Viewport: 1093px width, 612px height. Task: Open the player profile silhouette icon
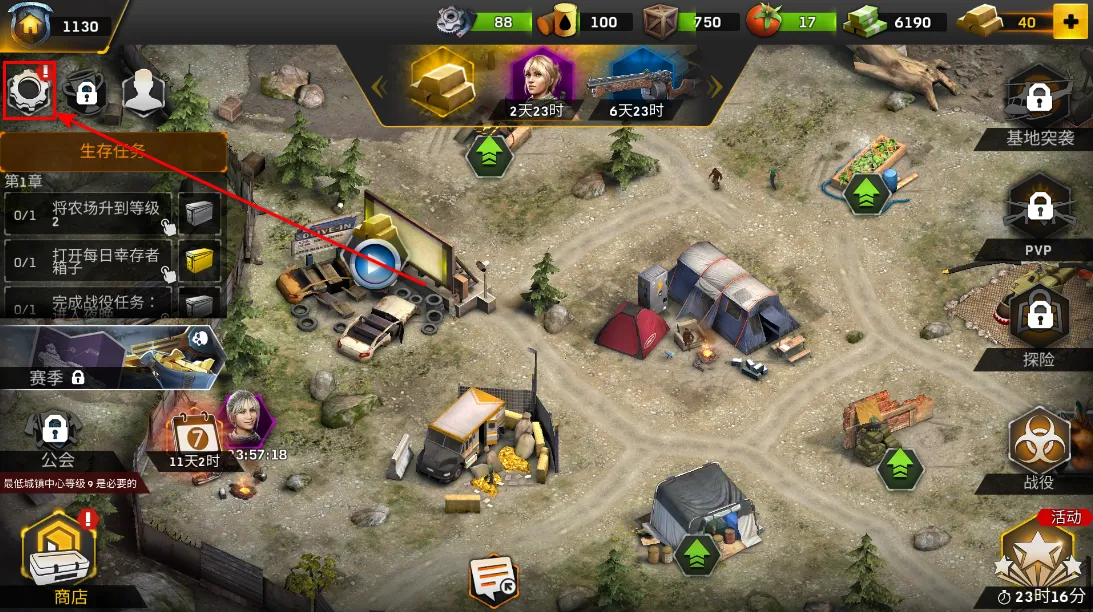tap(143, 92)
